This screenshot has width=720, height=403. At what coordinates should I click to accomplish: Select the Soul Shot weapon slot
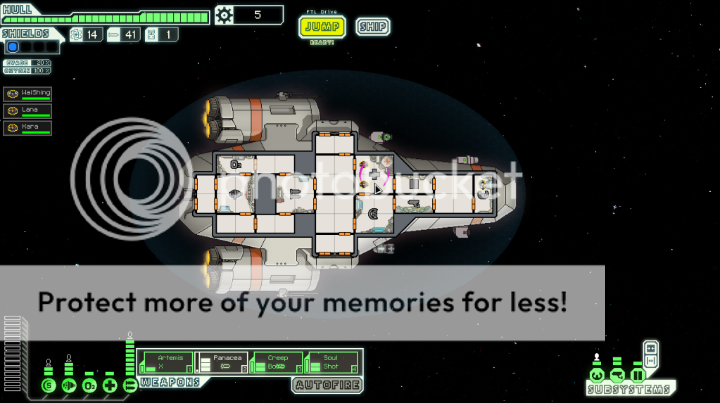click(331, 361)
